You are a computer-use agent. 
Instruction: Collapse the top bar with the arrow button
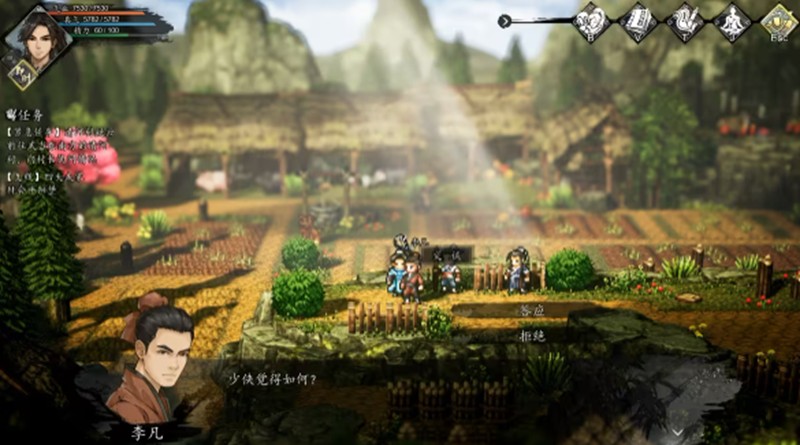505,20
